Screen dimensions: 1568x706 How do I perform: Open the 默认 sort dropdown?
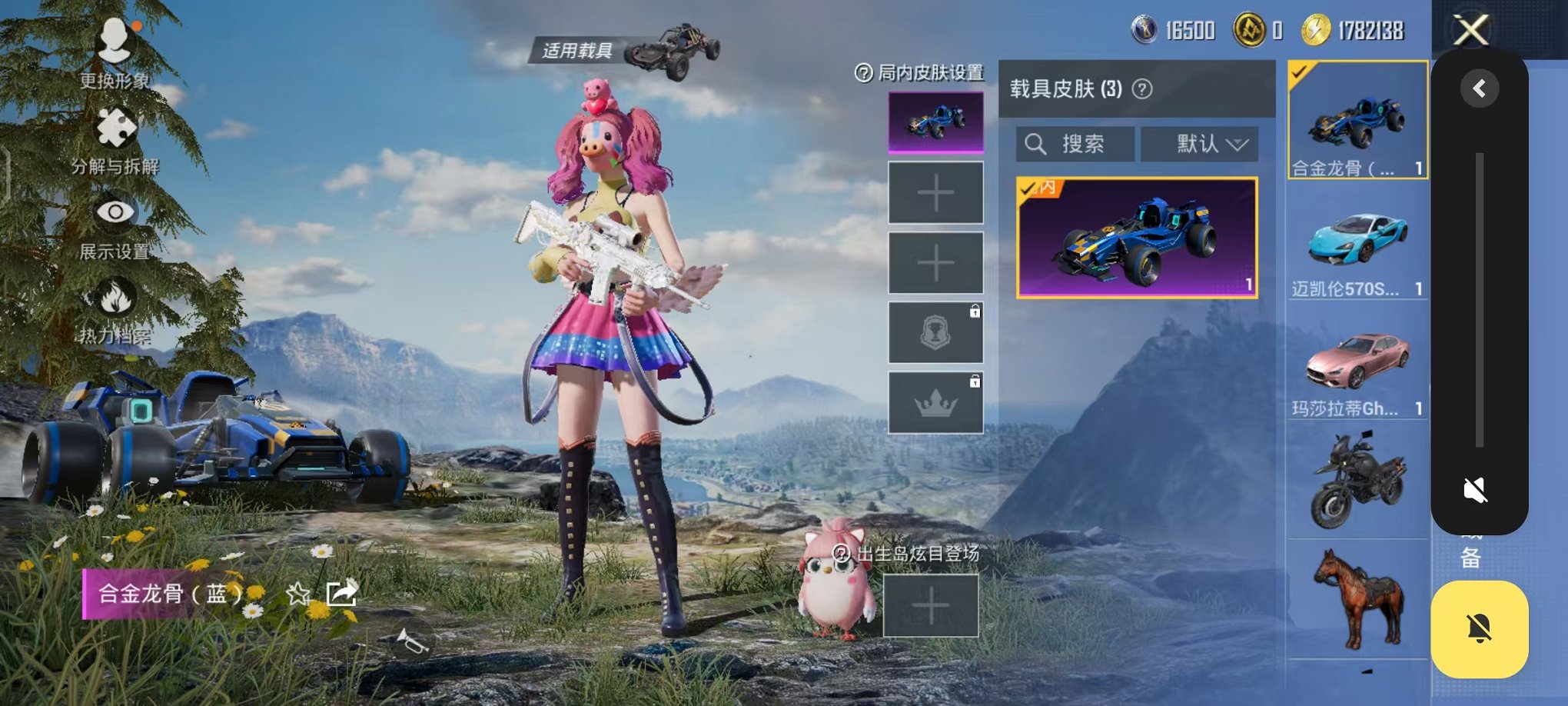pyautogui.click(x=1199, y=145)
